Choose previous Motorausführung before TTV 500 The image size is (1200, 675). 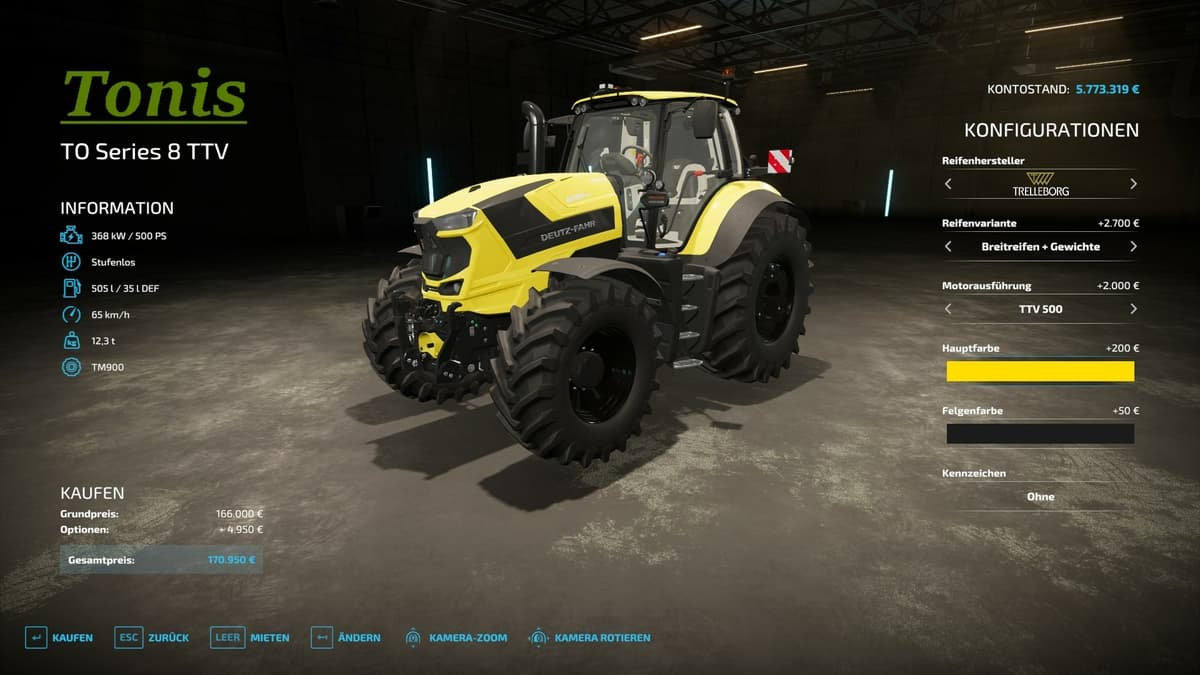pos(948,309)
